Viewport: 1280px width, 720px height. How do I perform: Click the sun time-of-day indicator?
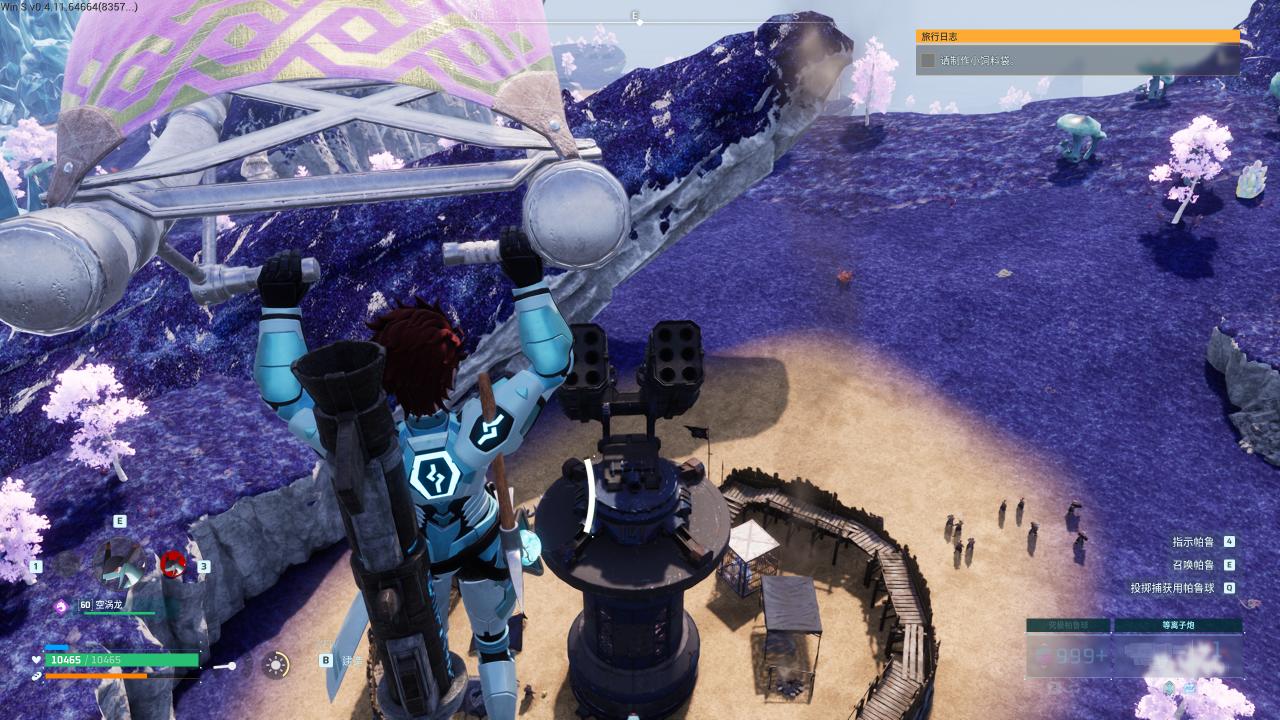(276, 665)
